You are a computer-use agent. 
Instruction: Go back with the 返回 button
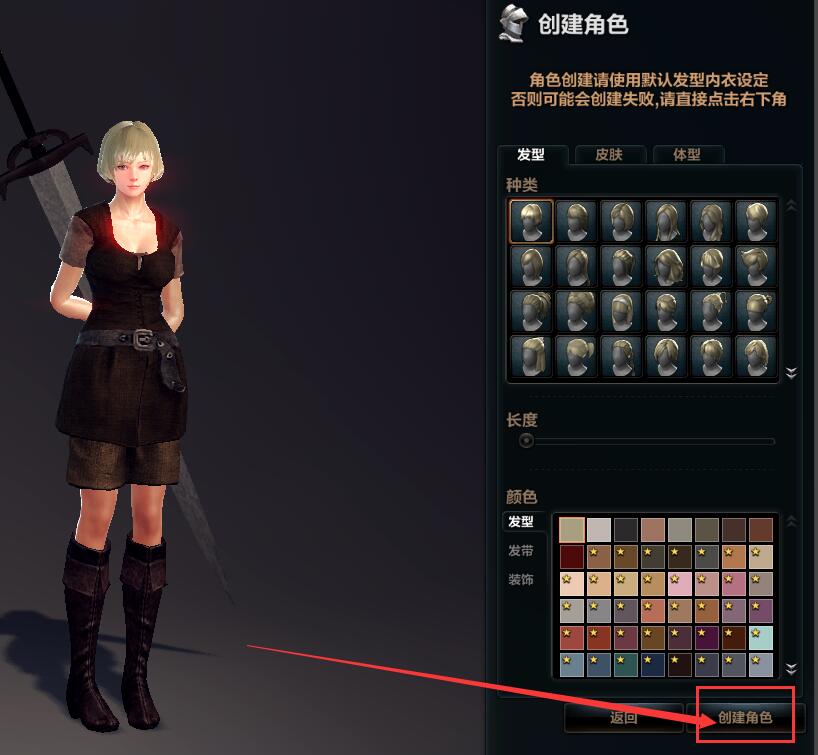pos(623,717)
